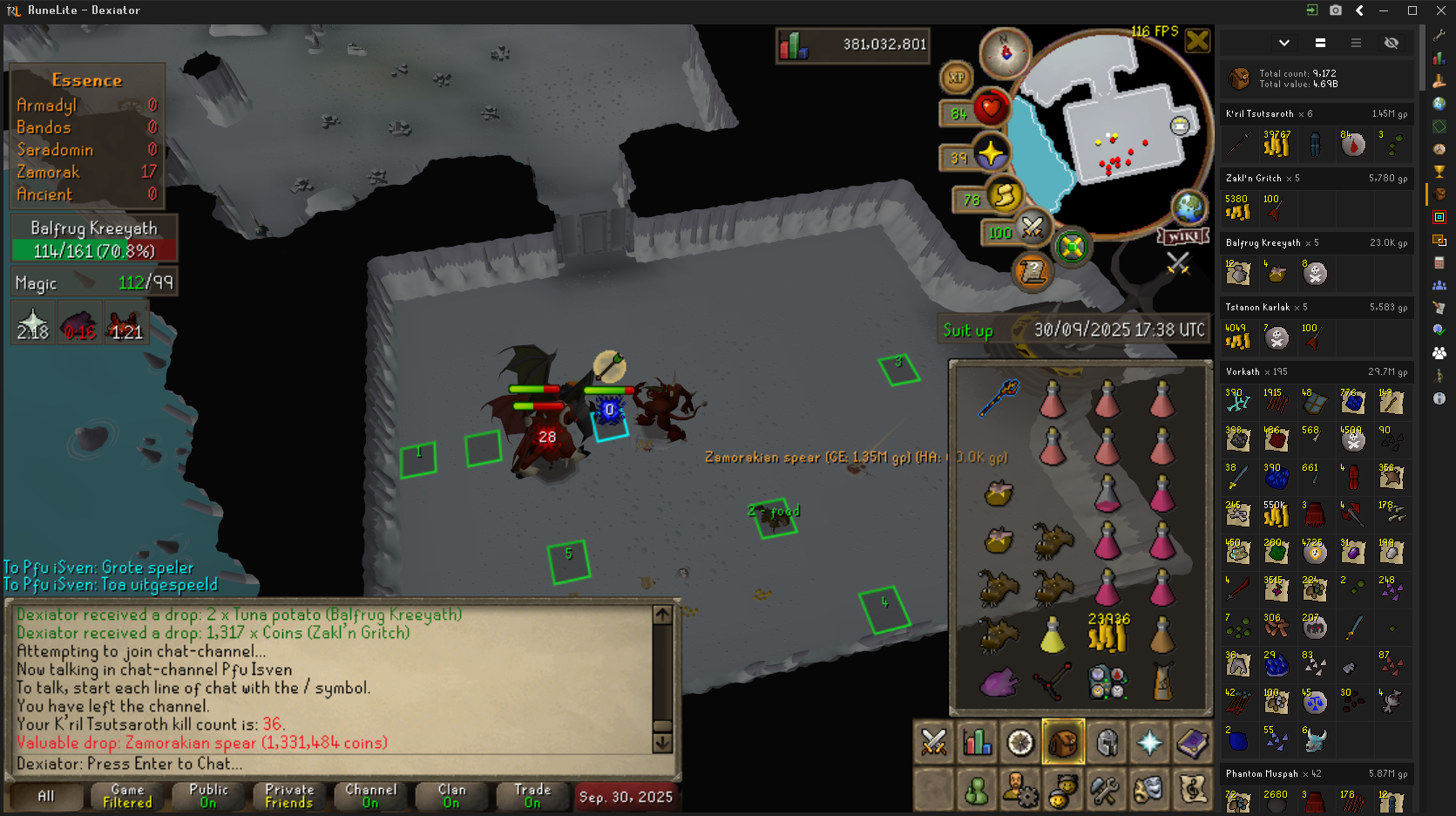Switch to the Skills bar-chart tab
Viewport: 1456px width, 816px height.
[977, 743]
